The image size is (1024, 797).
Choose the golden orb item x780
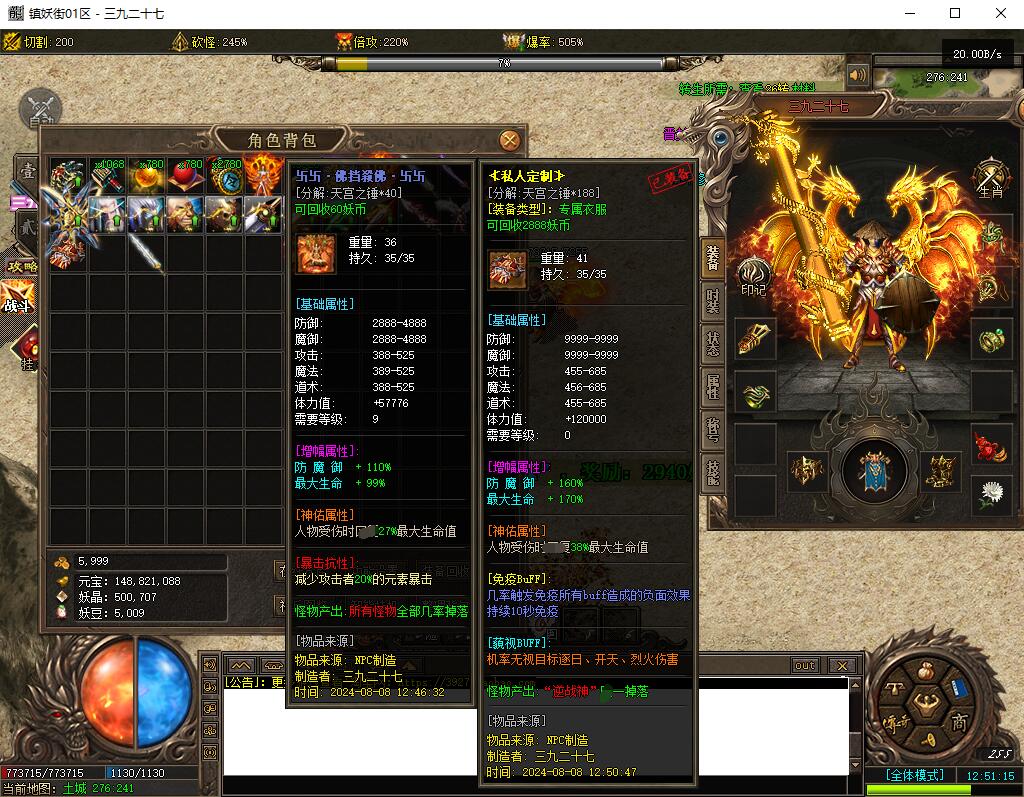click(x=146, y=176)
